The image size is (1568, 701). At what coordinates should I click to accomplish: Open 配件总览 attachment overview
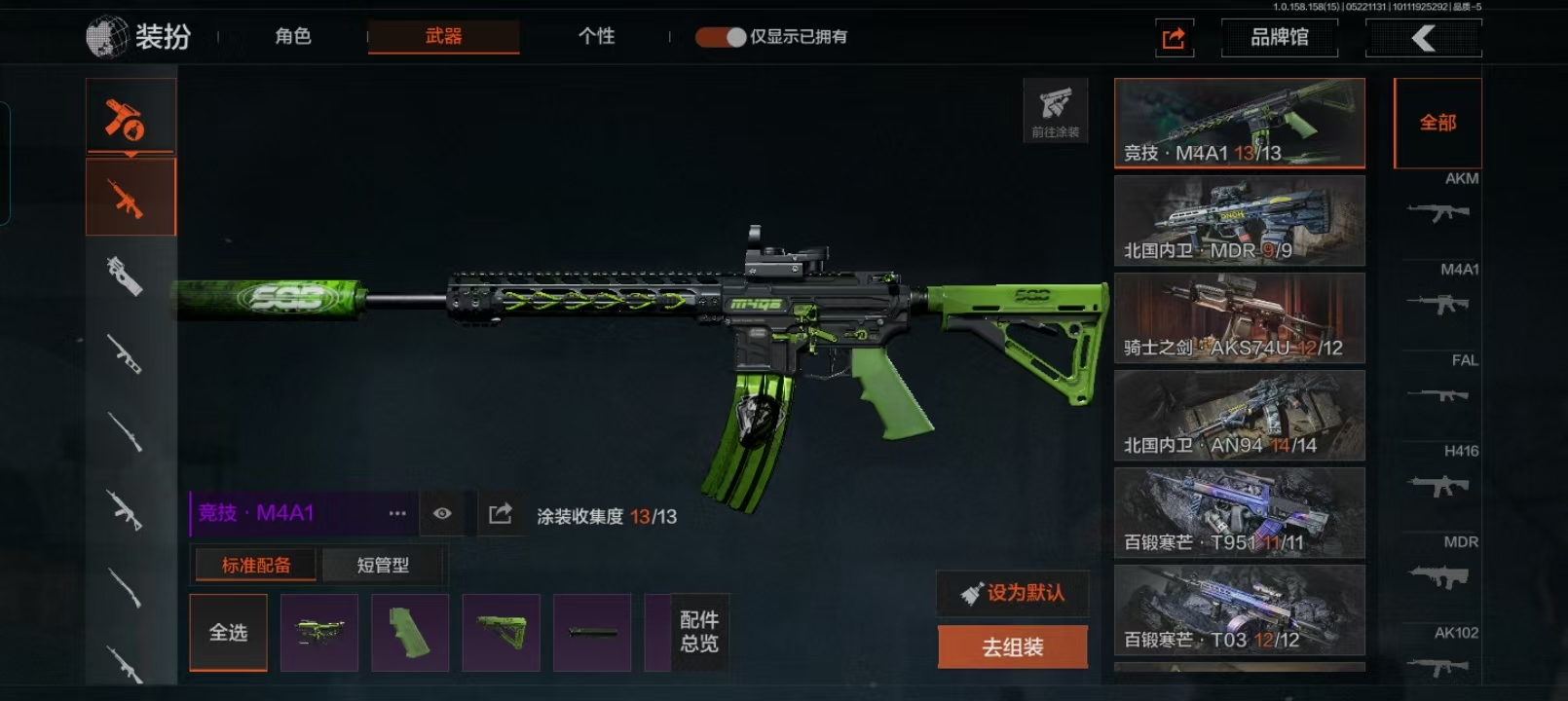click(699, 632)
